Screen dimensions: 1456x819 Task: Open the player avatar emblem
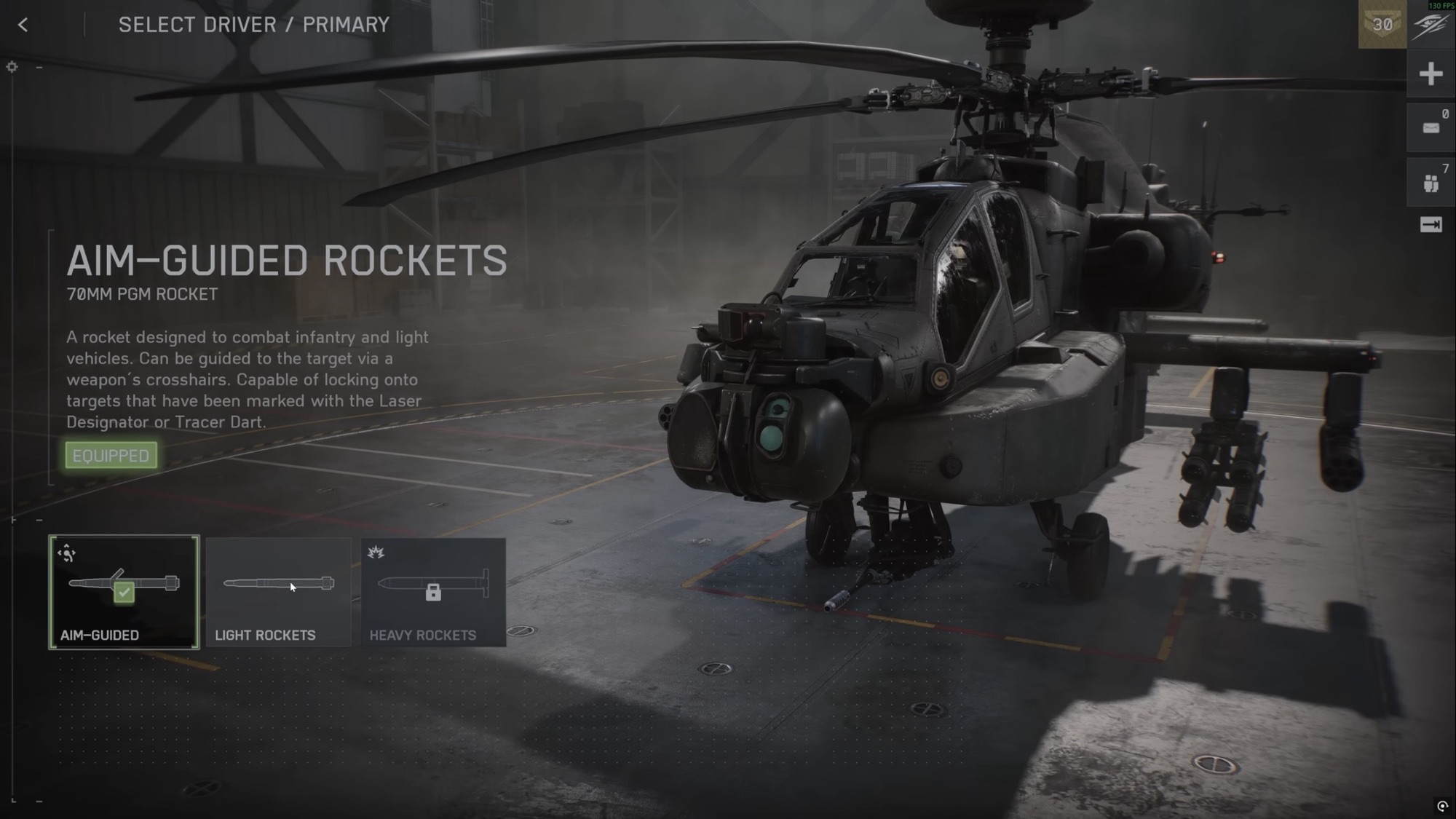1431,25
